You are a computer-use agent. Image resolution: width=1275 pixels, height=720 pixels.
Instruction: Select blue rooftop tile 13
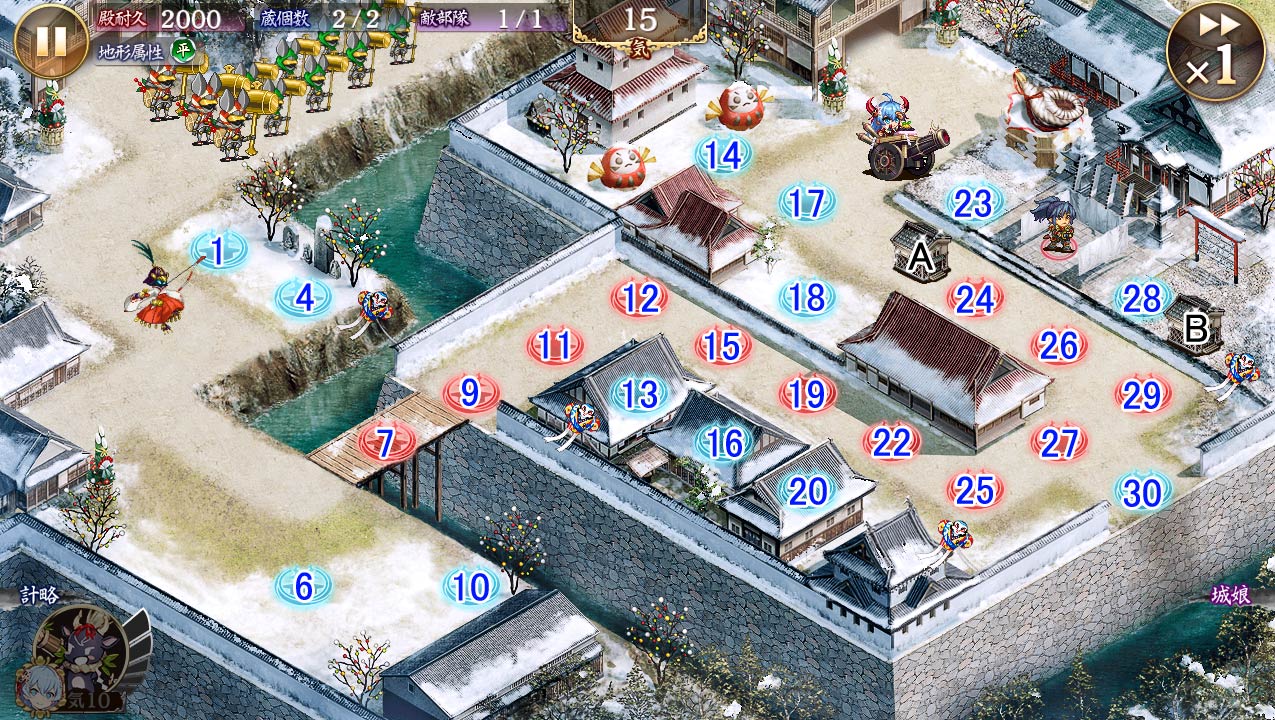click(x=640, y=394)
